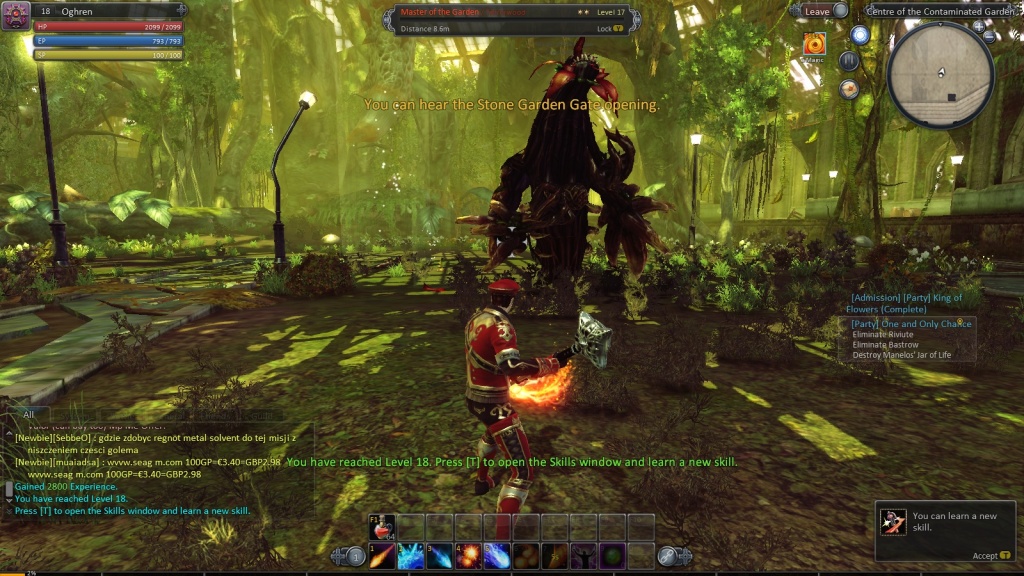
Task: Open Oghren's character portrait
Action: click(x=15, y=15)
